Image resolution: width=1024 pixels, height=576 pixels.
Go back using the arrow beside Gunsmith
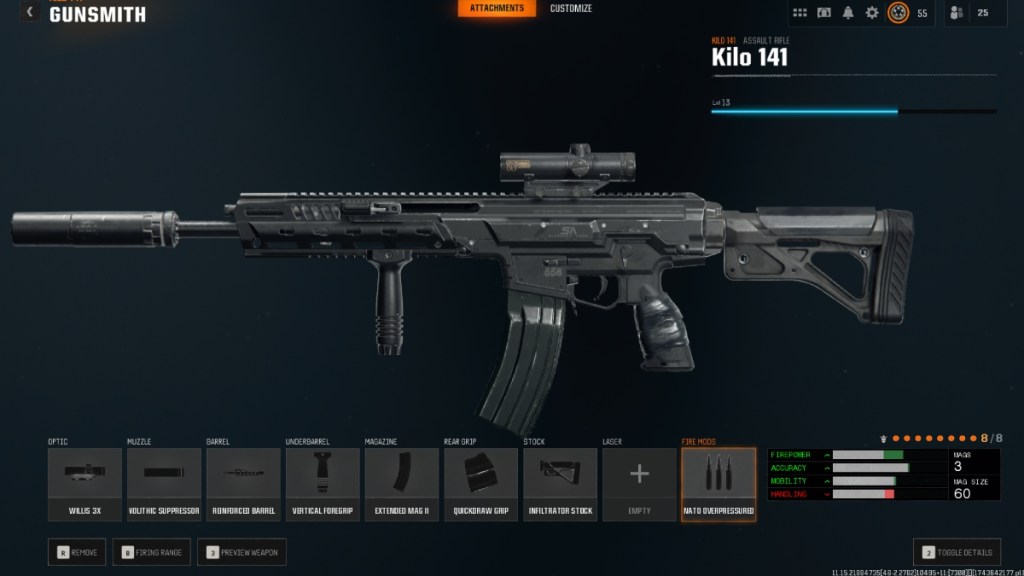[x=30, y=12]
